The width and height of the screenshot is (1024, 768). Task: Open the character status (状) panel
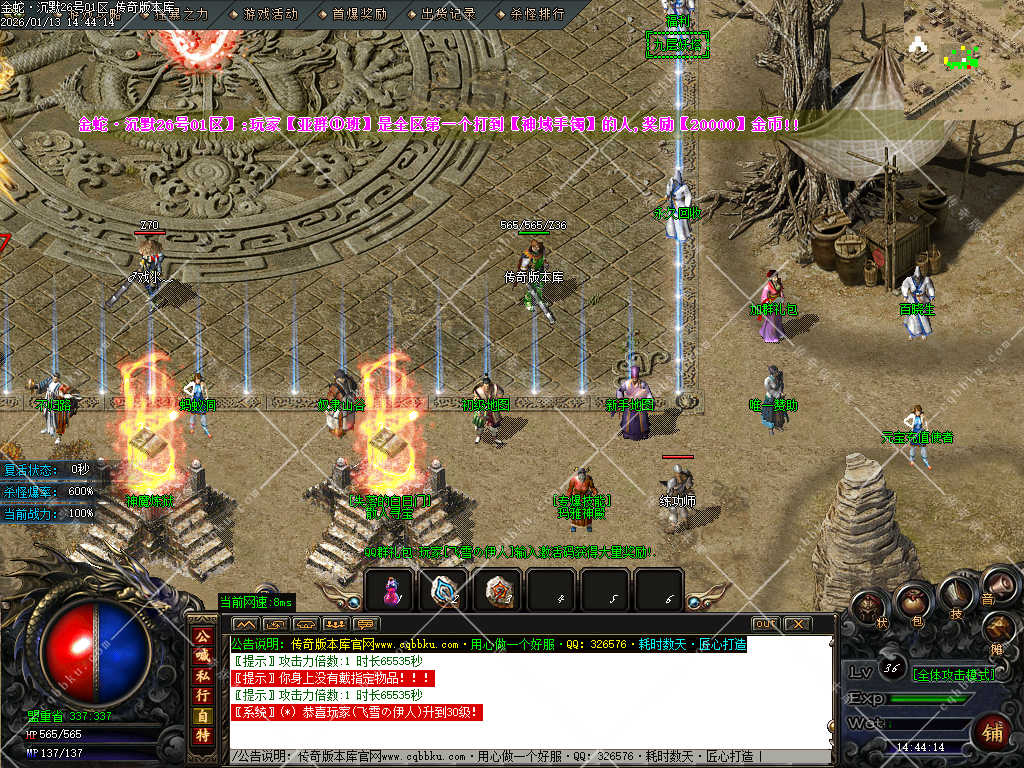[x=870, y=607]
